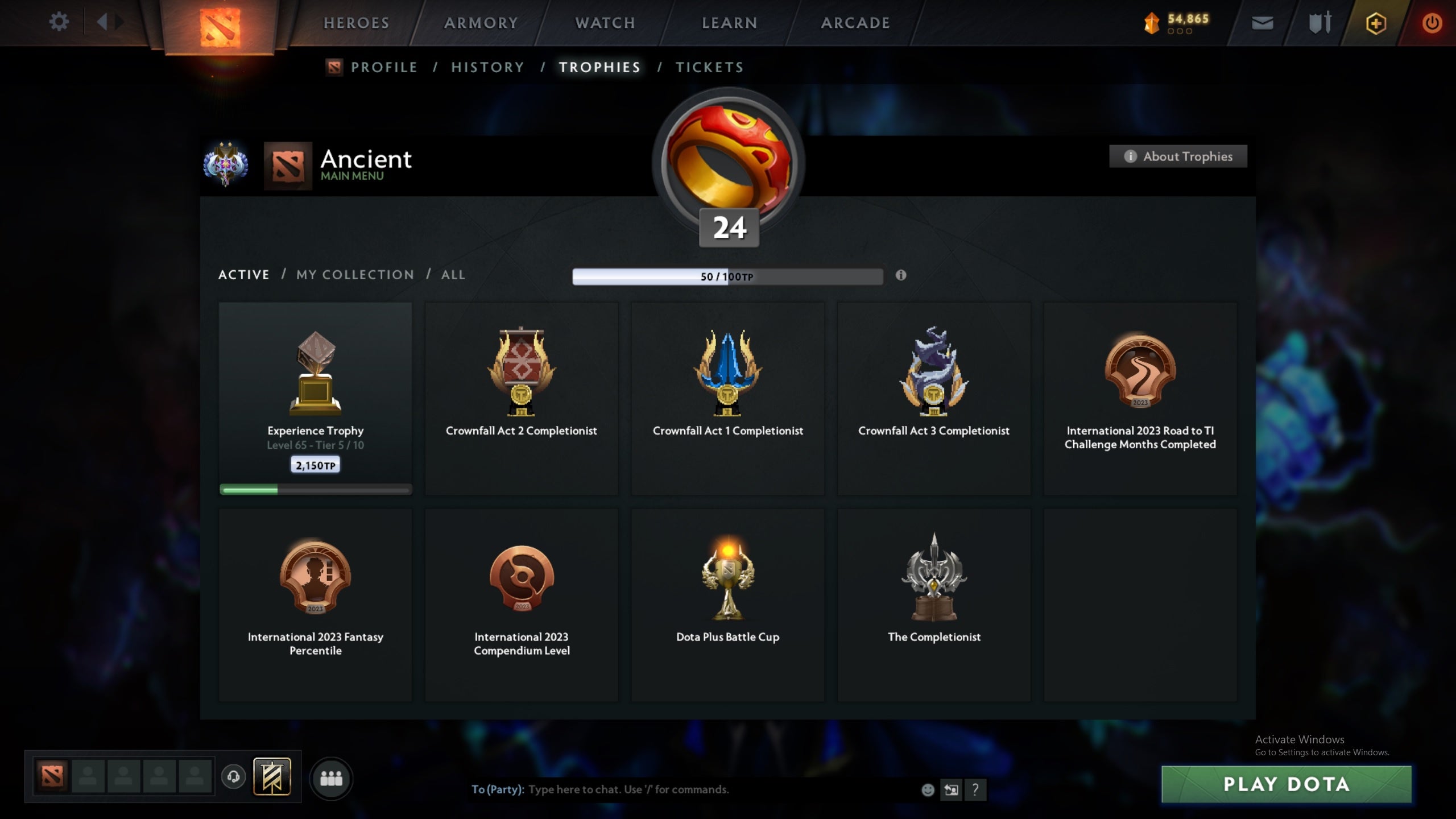Click the 50/100 TP progress bar

click(x=727, y=276)
